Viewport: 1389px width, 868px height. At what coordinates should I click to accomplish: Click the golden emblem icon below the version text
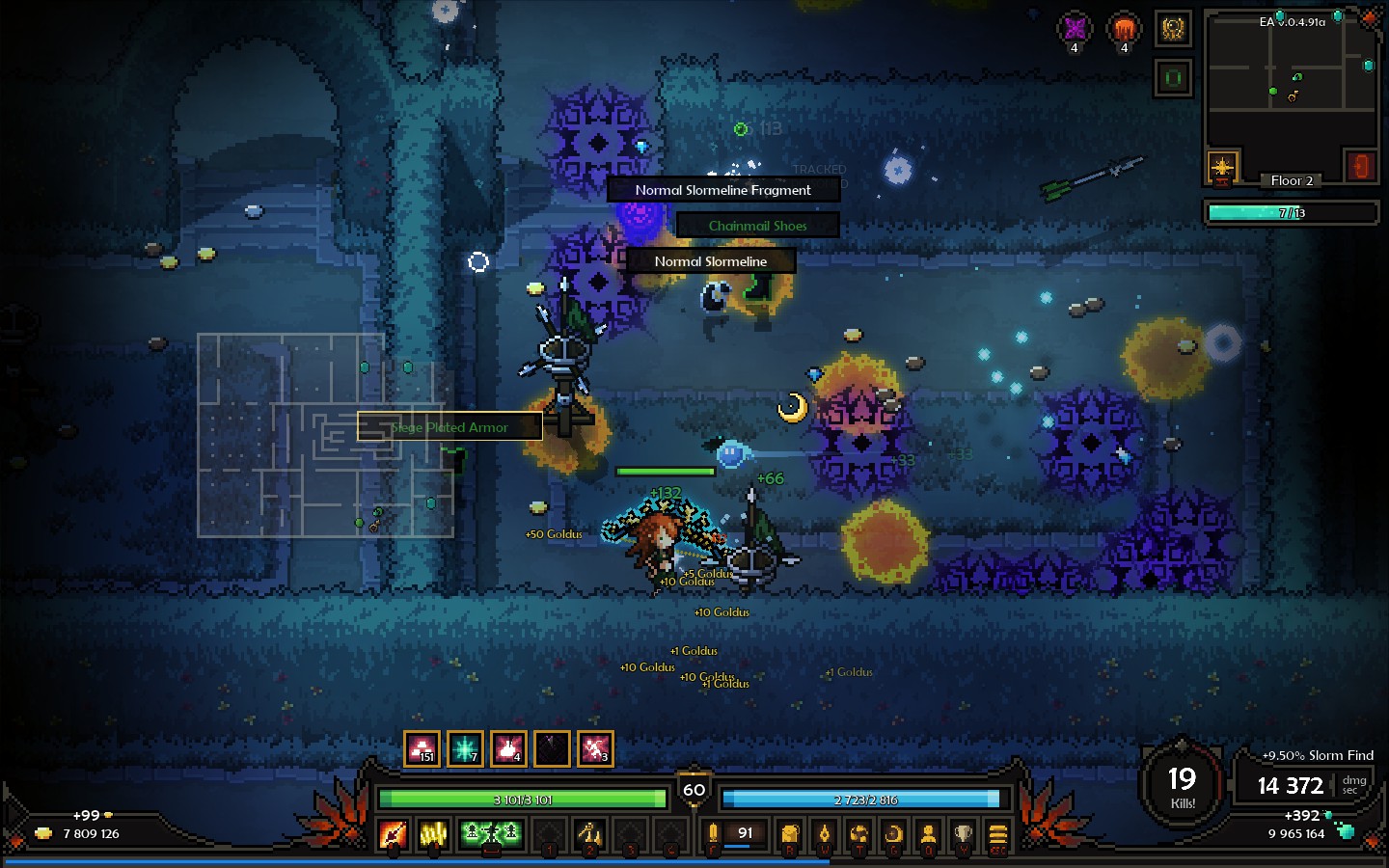pos(1173,27)
